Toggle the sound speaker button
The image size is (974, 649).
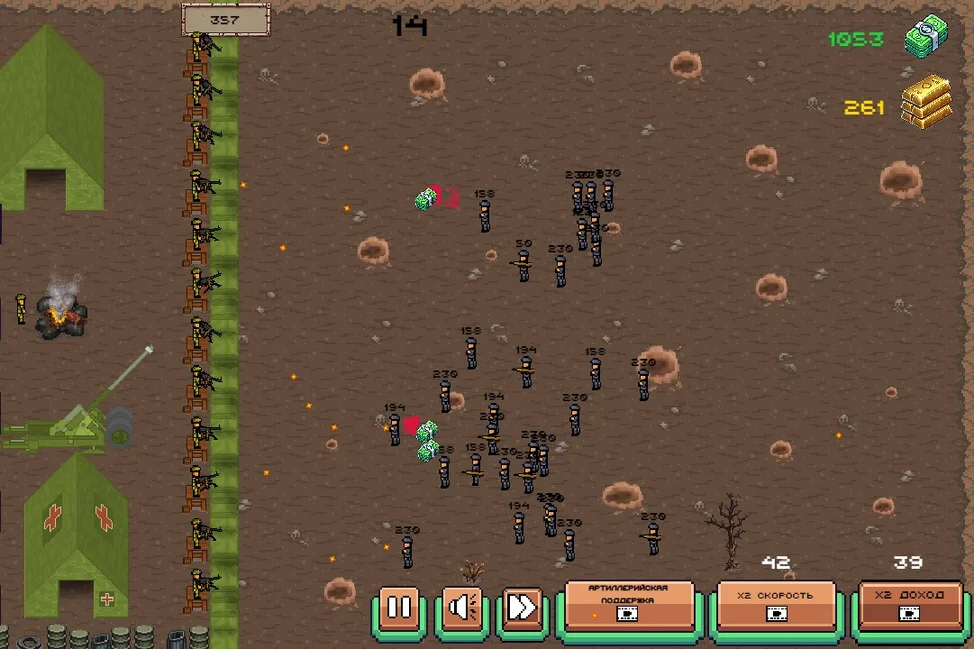pyautogui.click(x=463, y=607)
